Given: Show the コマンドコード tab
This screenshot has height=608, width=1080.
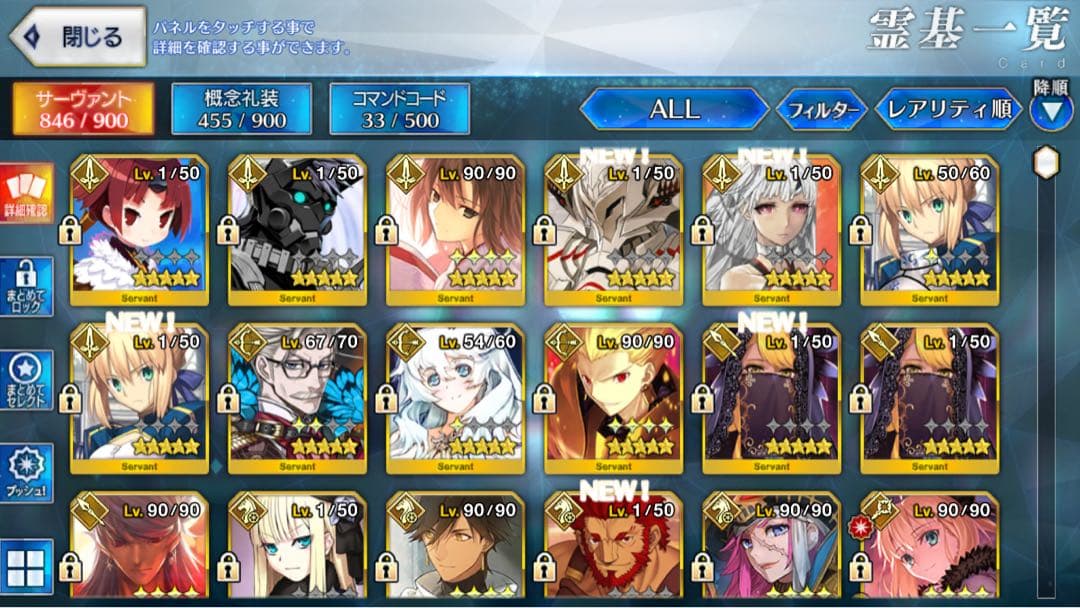Looking at the screenshot, I should pos(398,109).
